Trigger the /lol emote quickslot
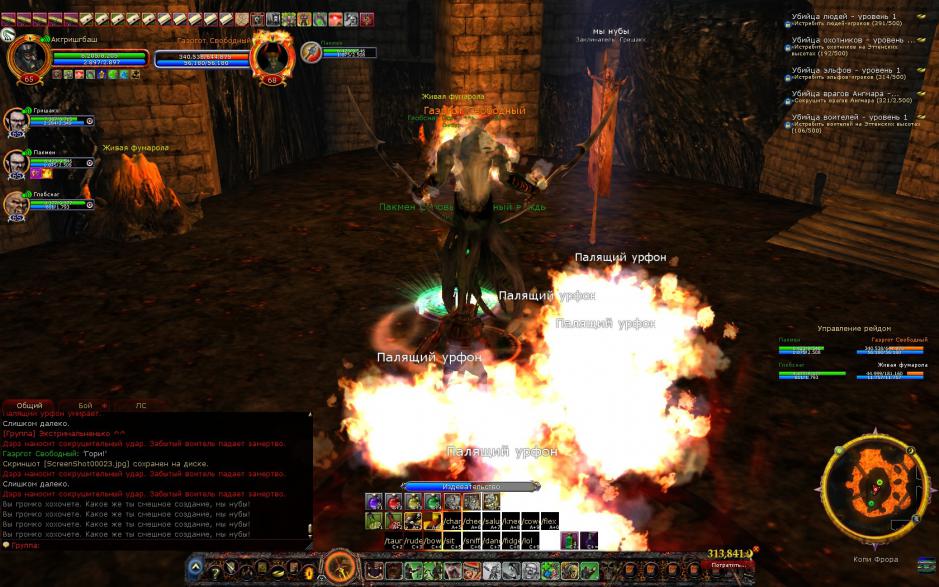 click(529, 541)
